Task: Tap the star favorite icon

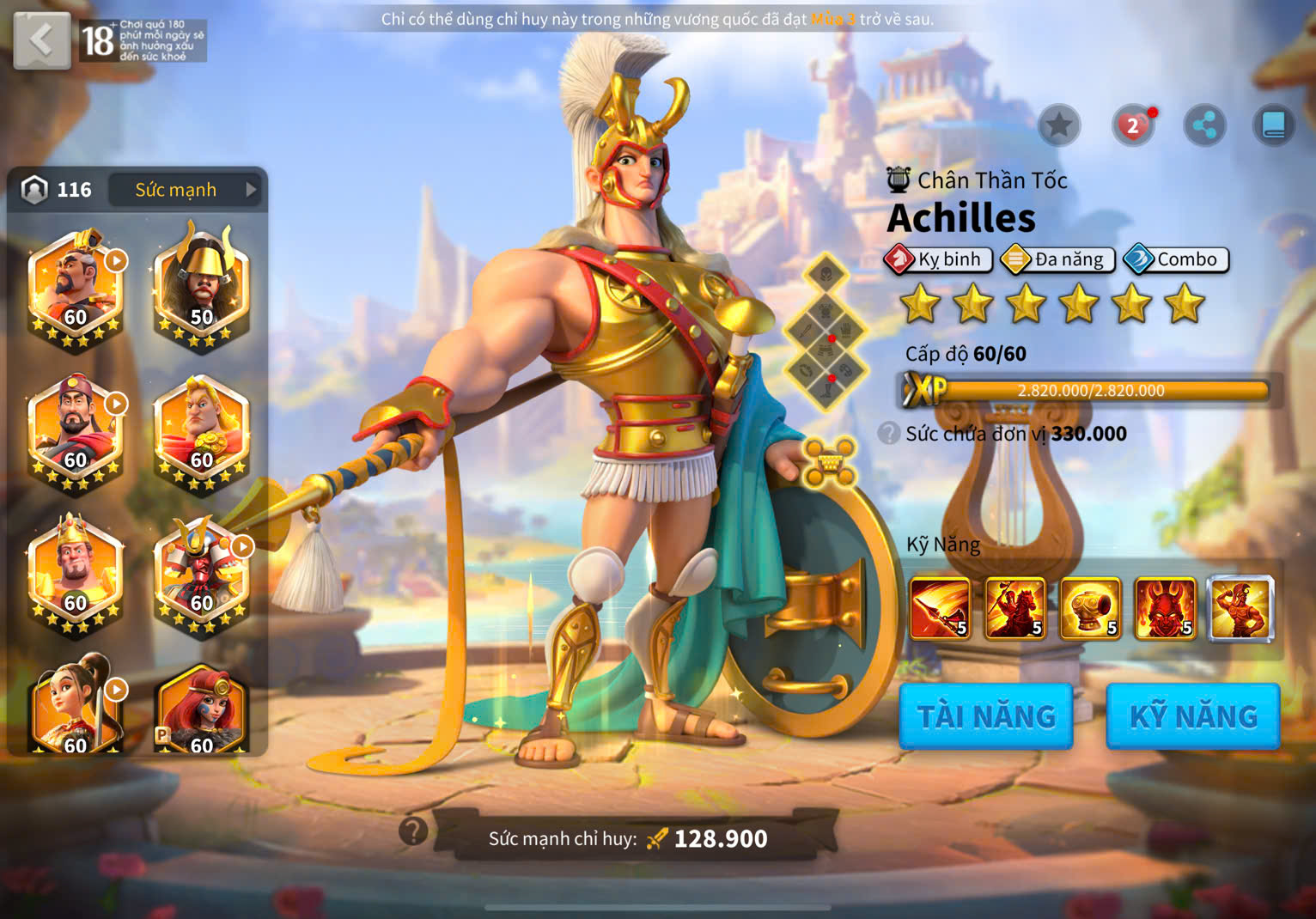Action: click(x=1059, y=126)
